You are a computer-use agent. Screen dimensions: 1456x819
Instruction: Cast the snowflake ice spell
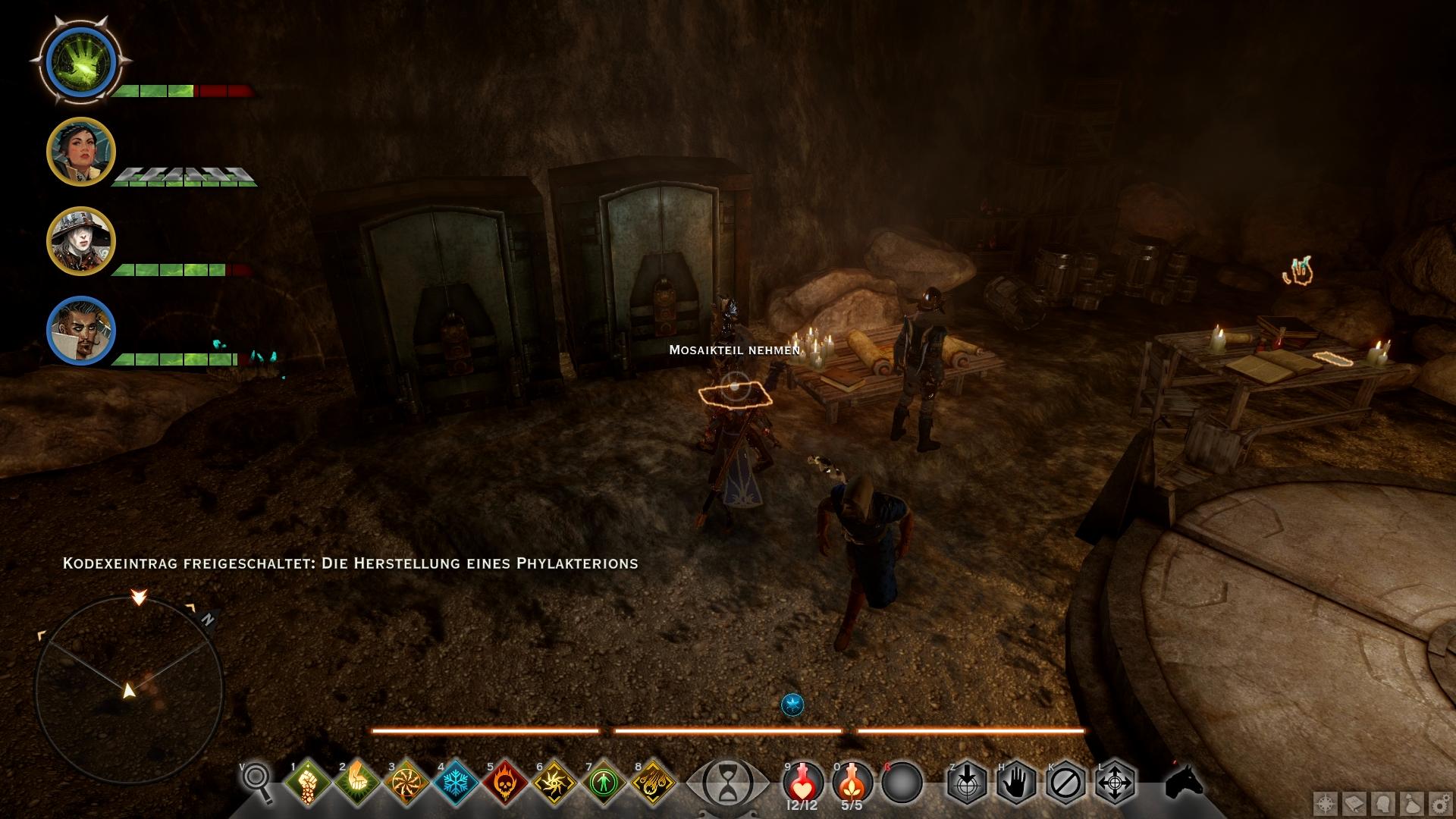tap(455, 783)
